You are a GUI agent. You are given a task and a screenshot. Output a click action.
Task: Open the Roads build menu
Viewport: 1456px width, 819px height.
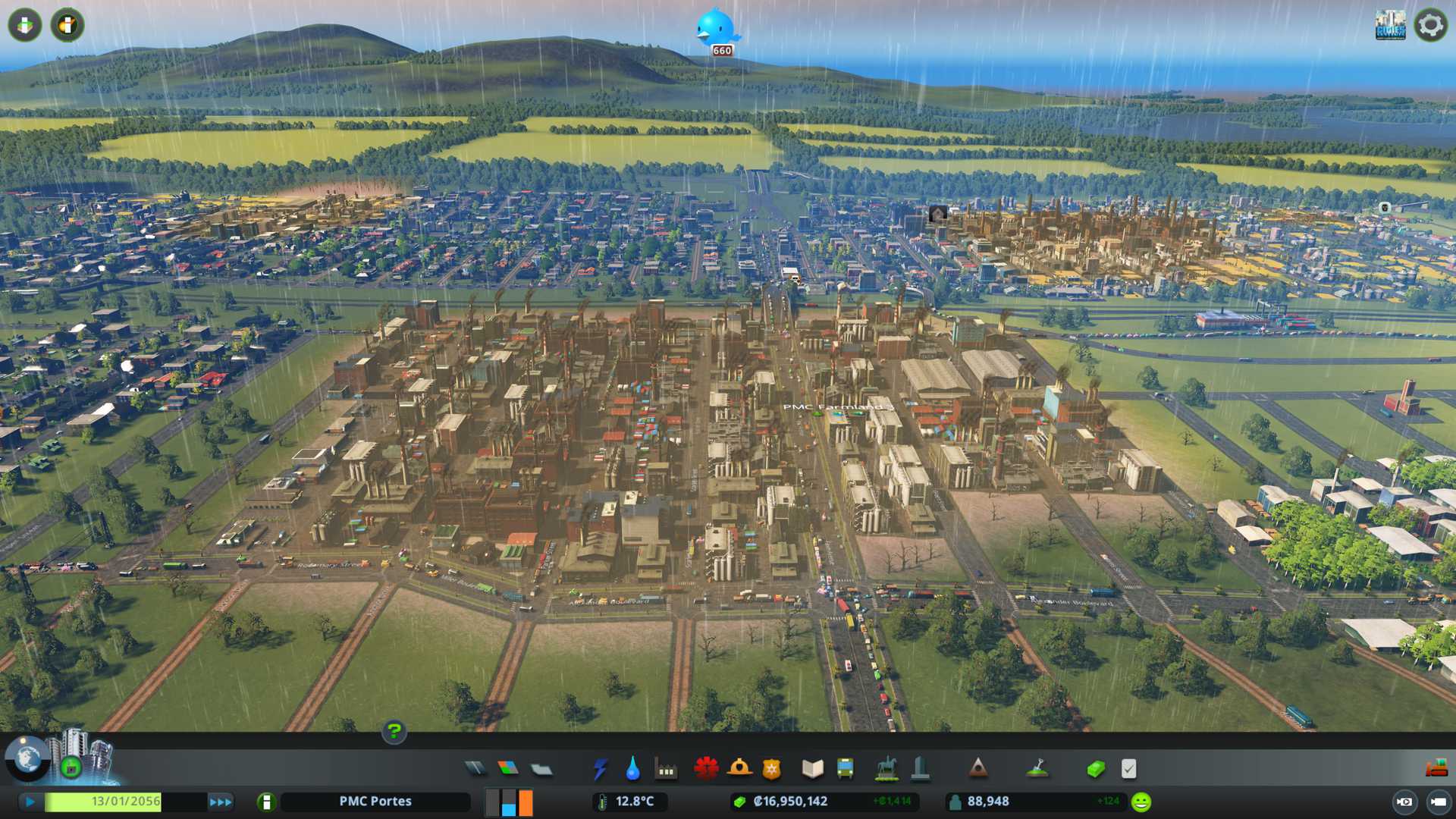point(475,769)
